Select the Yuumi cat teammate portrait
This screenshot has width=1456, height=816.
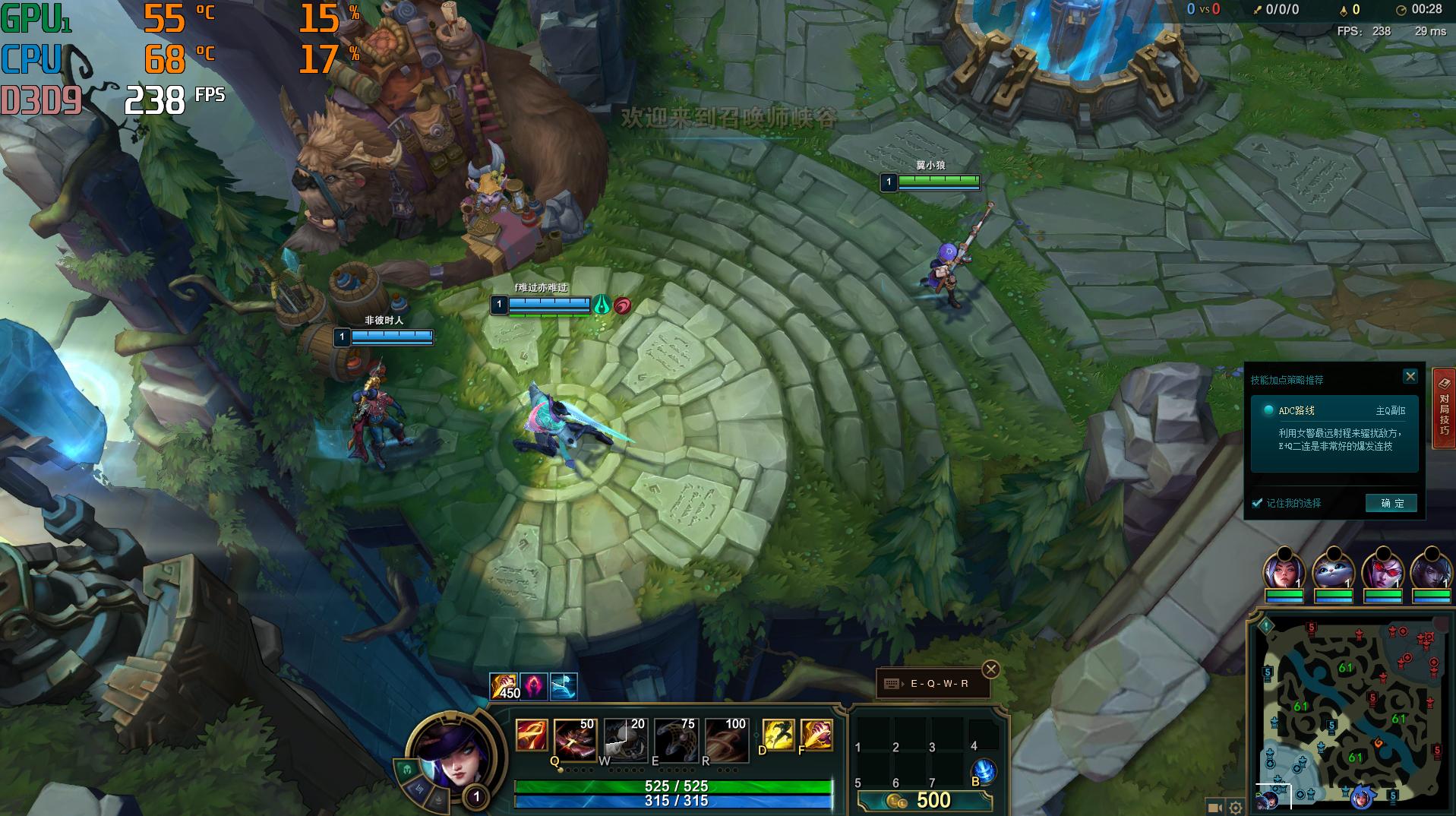pyautogui.click(x=1333, y=571)
